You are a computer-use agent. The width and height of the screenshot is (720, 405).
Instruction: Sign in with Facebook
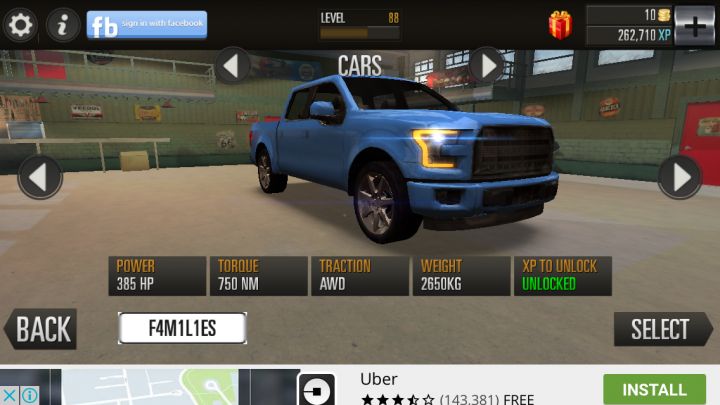pos(147,25)
